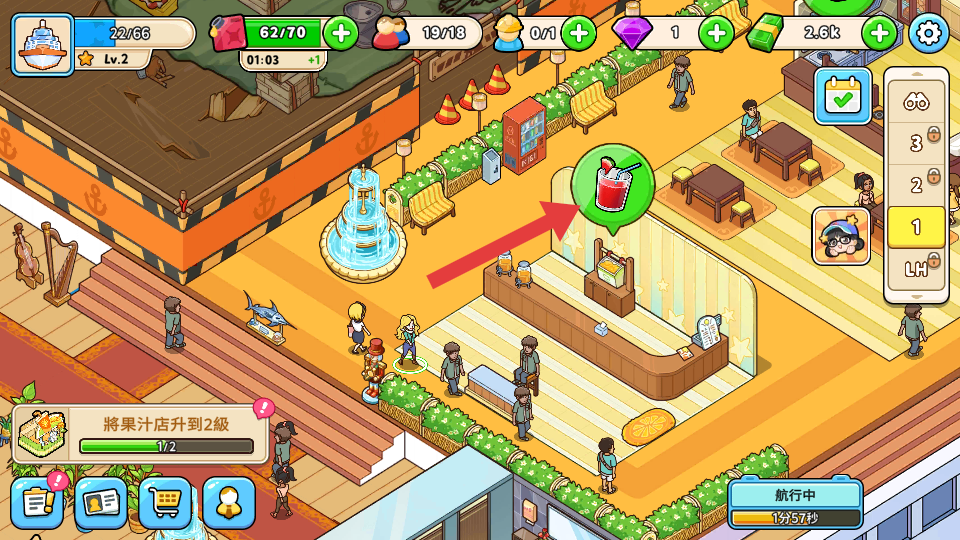
Task: Open the girl with star cap portrait
Action: click(840, 236)
